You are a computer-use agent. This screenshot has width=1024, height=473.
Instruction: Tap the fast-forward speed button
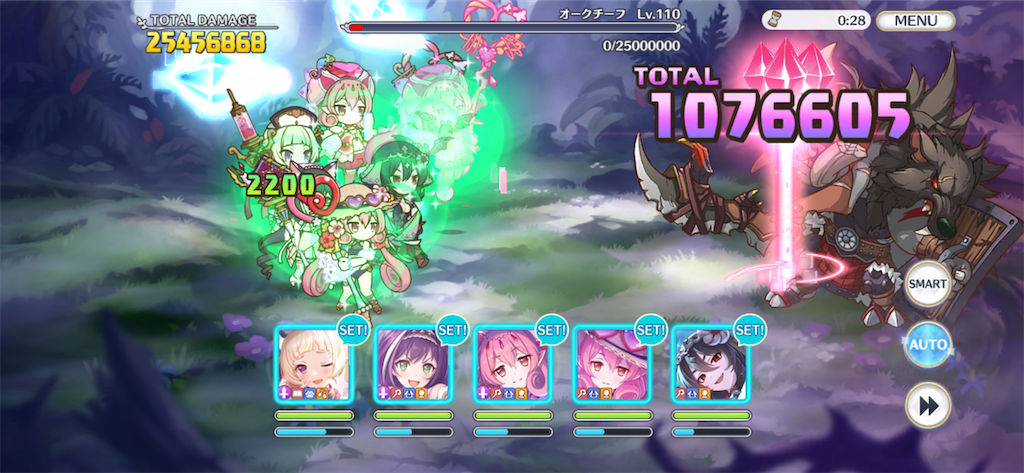pos(927,407)
